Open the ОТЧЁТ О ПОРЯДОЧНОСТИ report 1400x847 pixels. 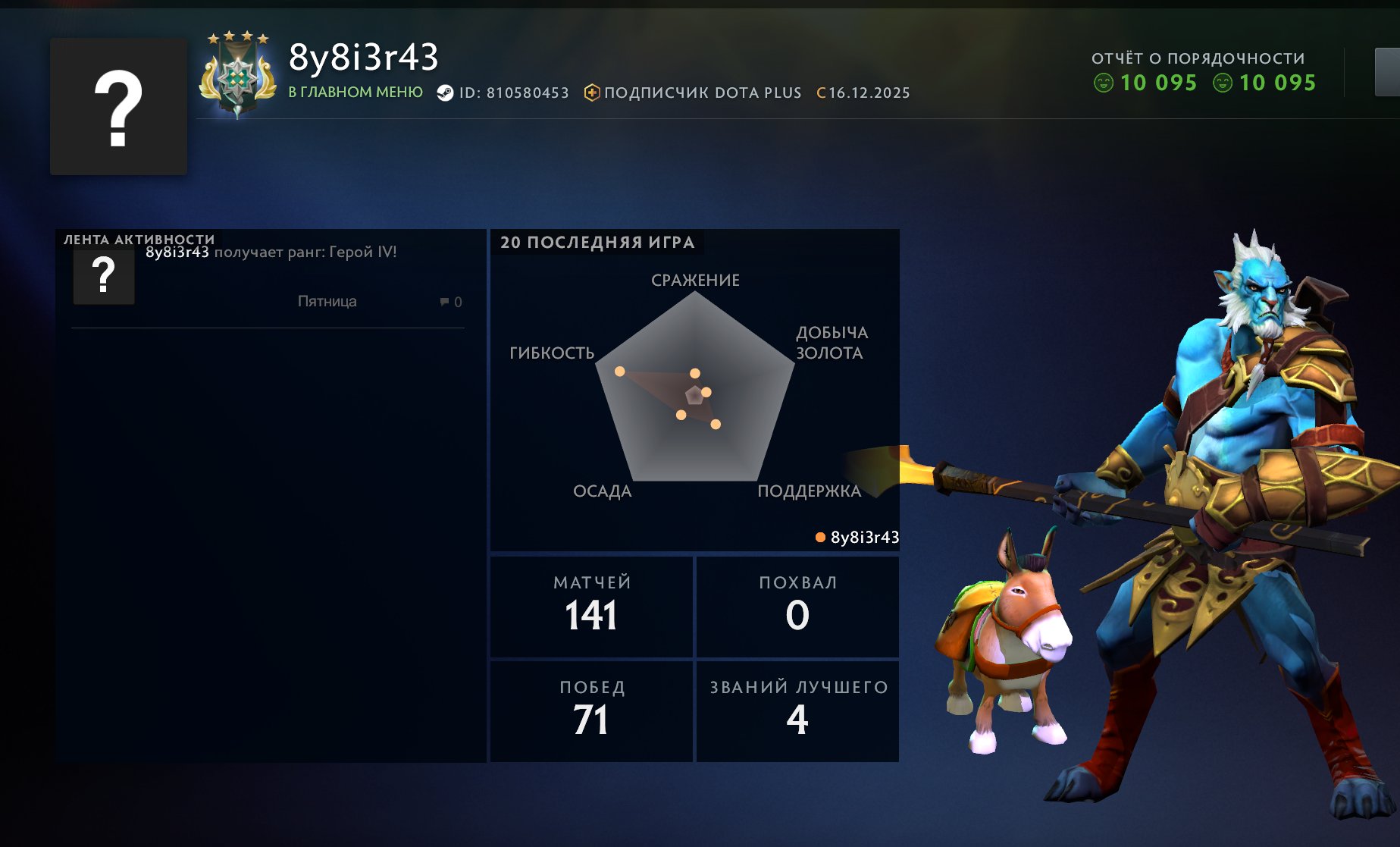pos(1198,55)
